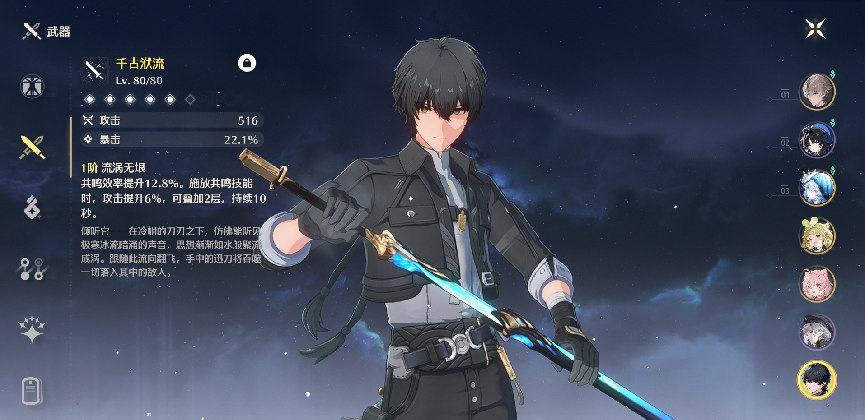This screenshot has width=865, height=420.
Task: Select the blonde-haired character in slot 01
Action: click(816, 90)
